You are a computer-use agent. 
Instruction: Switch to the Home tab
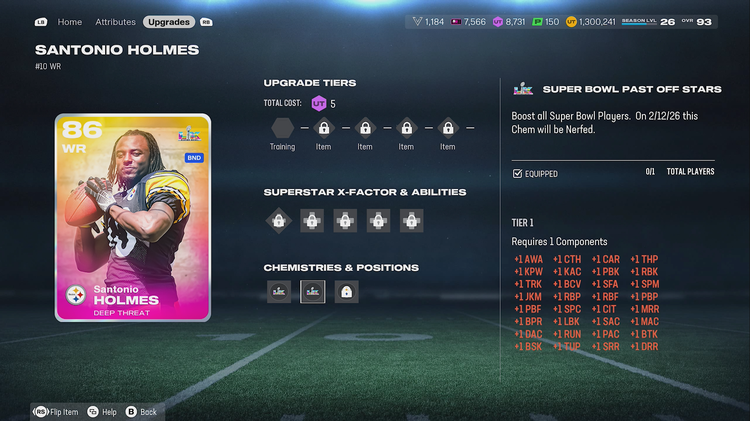point(70,21)
